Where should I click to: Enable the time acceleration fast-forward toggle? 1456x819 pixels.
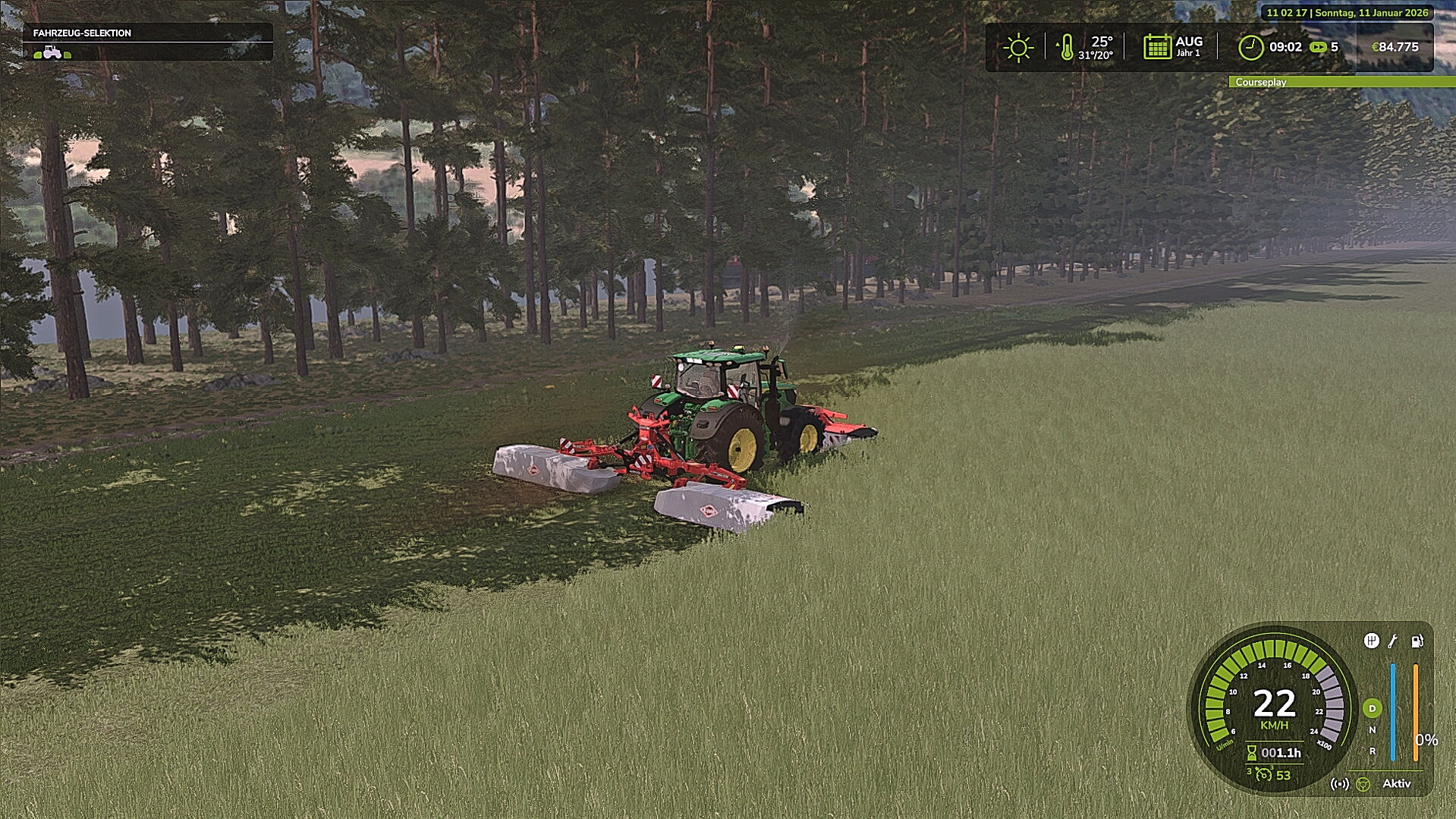pyautogui.click(x=1319, y=47)
